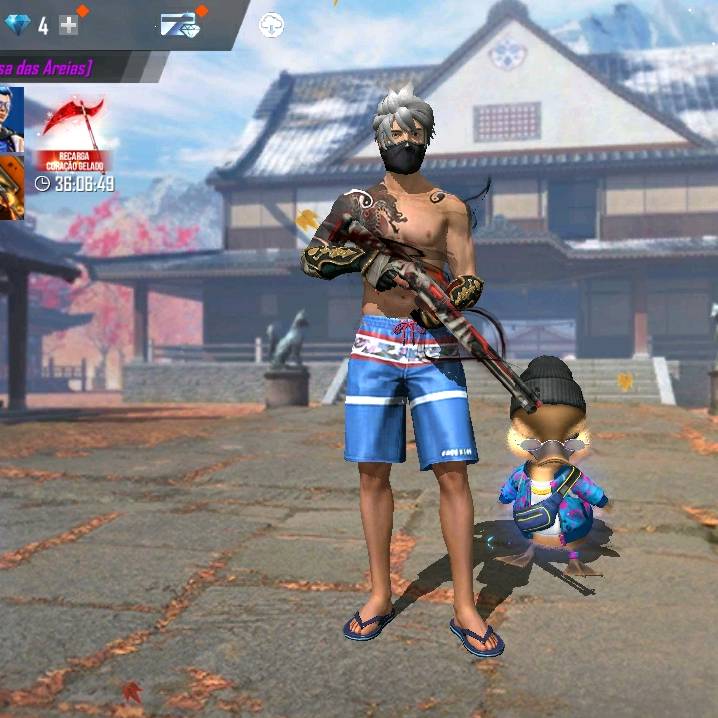Open the diamond membership card icon
The width and height of the screenshot is (718, 718).
click(180, 25)
